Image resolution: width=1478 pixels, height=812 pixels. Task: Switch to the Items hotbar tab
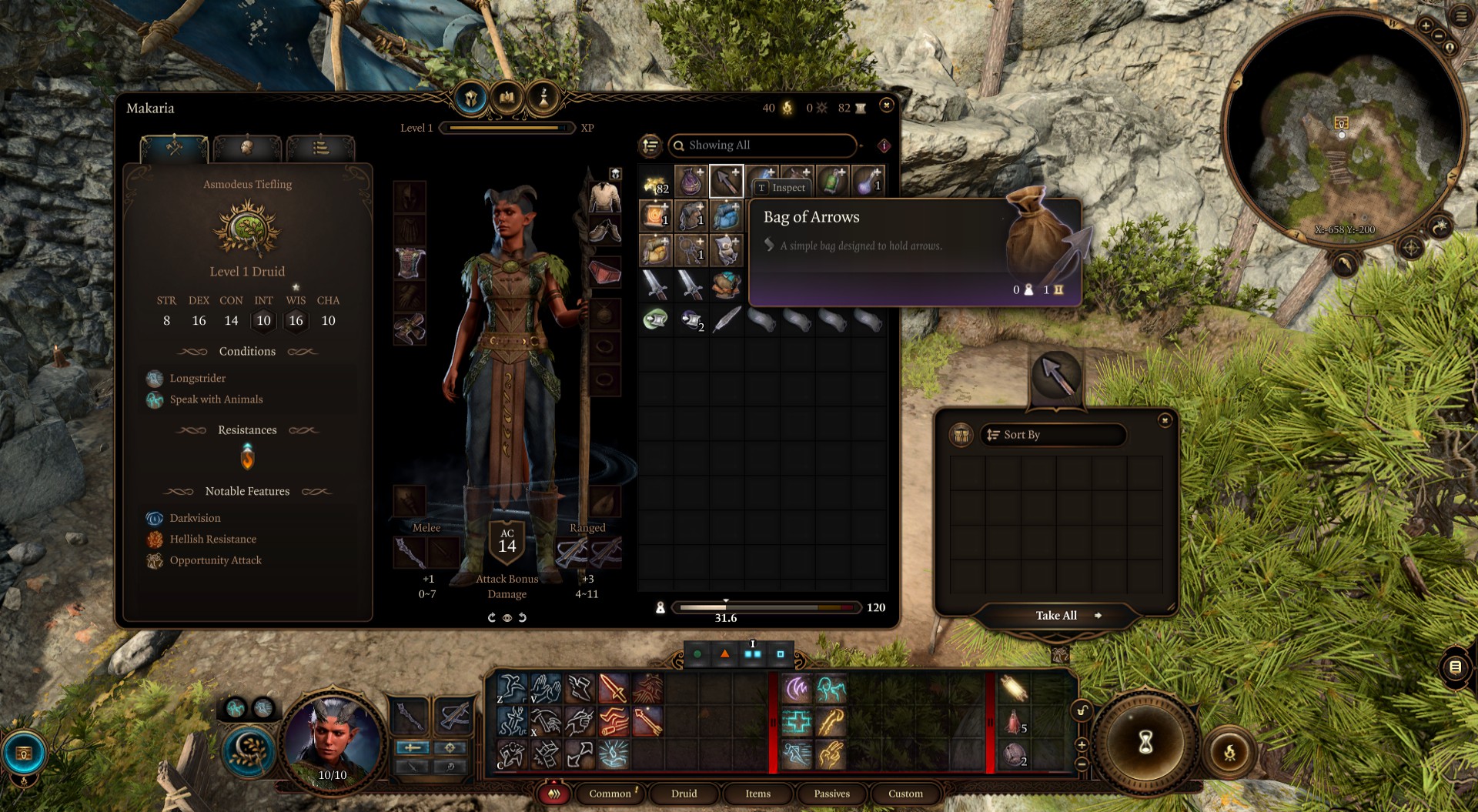coord(757,794)
